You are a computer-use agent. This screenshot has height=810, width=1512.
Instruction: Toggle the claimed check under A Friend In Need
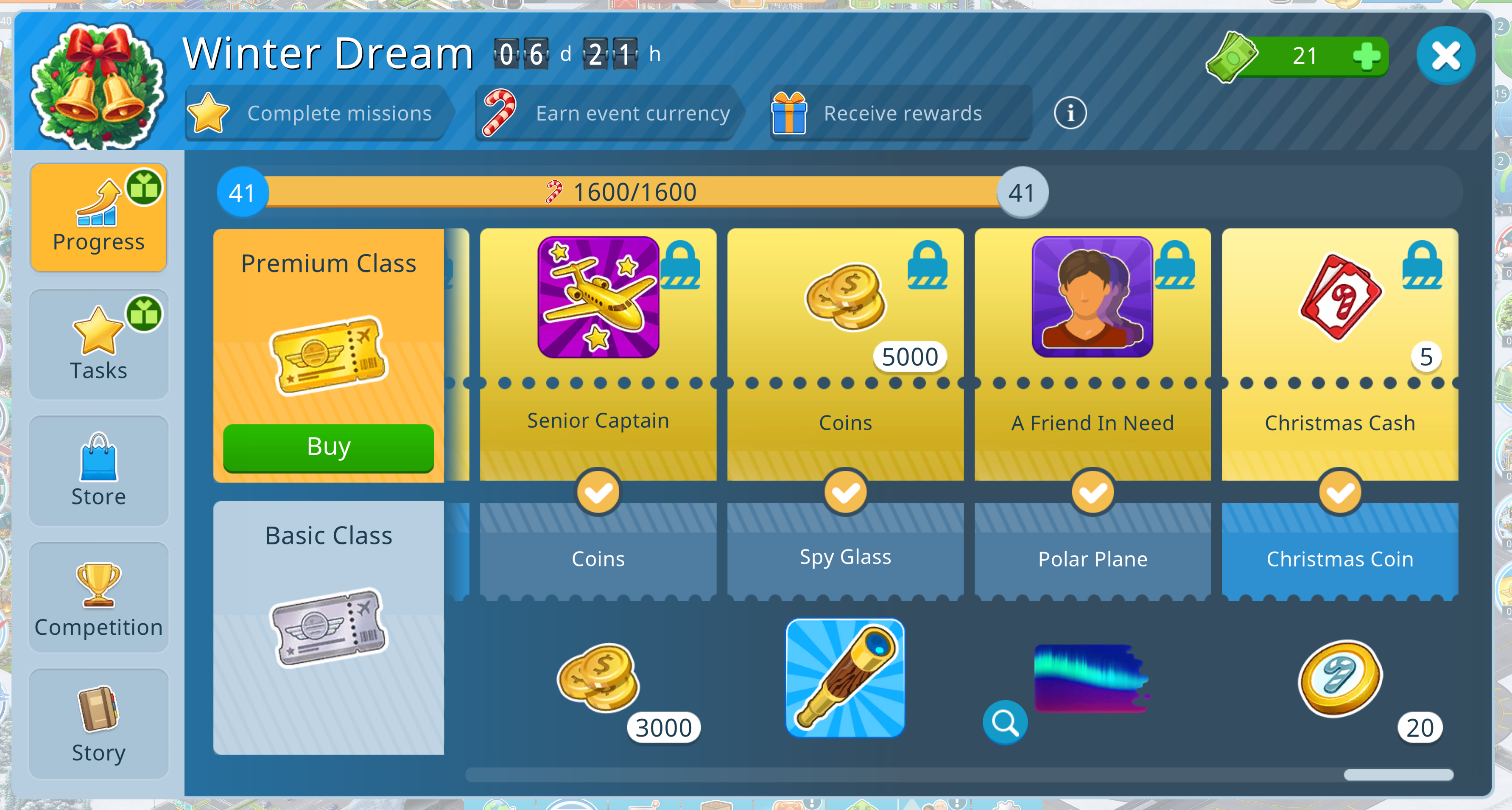pos(1092,493)
